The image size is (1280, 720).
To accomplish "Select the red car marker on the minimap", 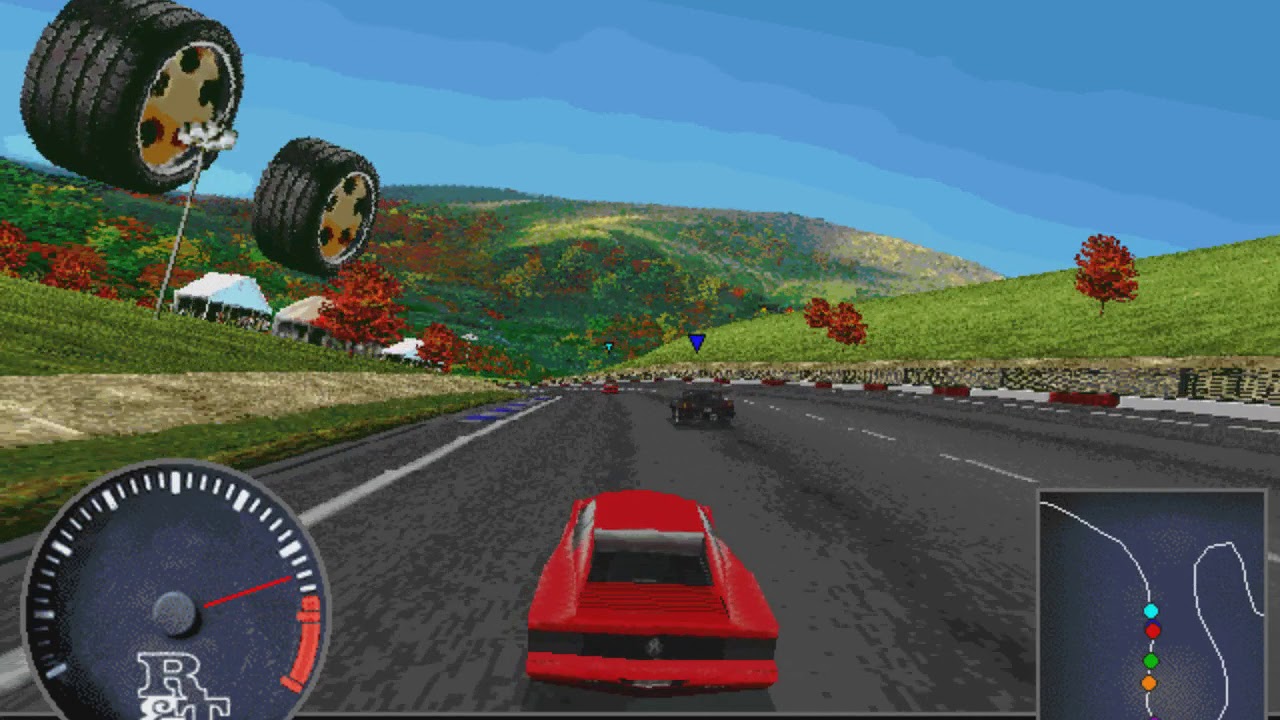I will [x=1152, y=631].
